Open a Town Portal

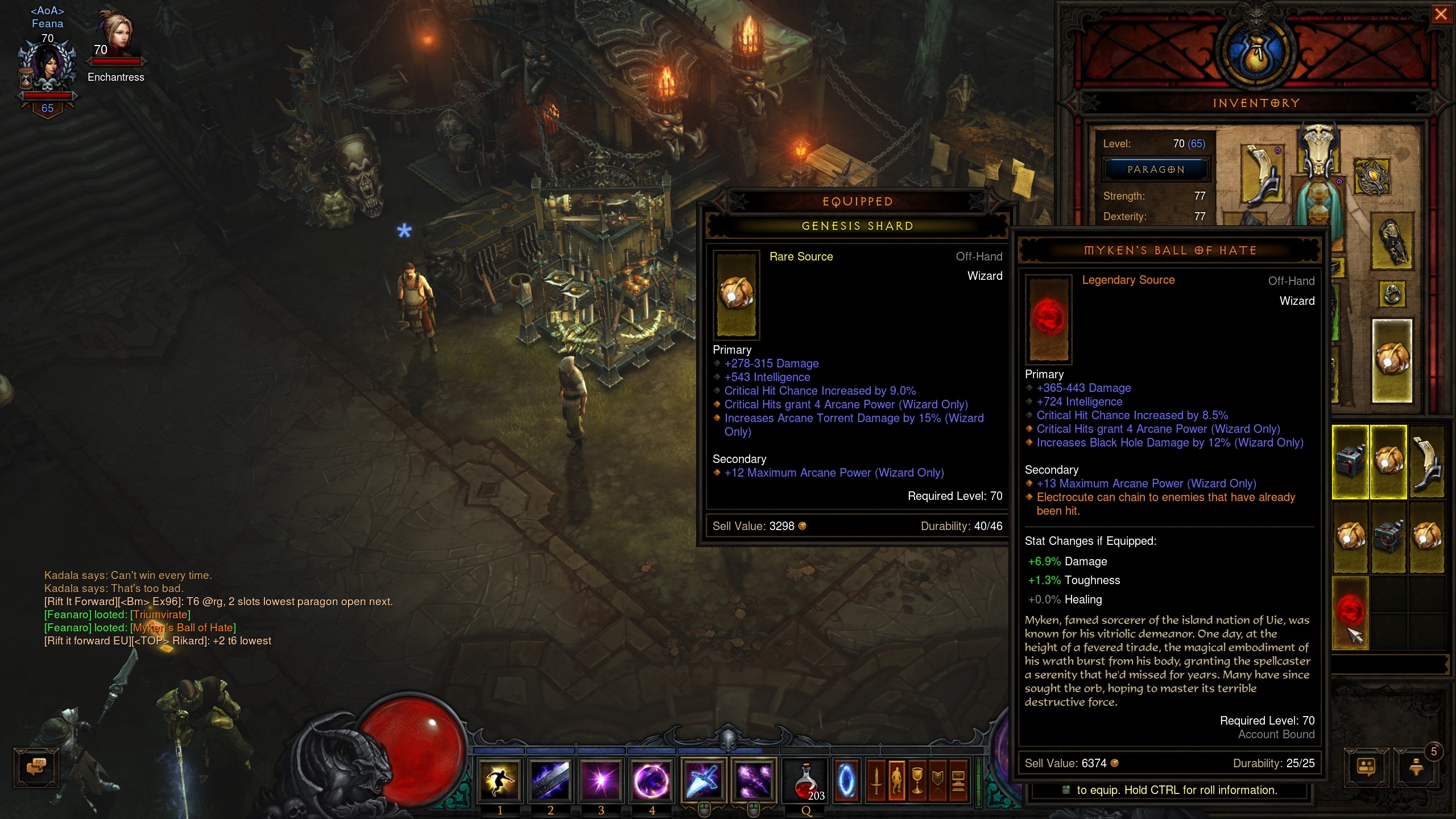click(x=846, y=781)
